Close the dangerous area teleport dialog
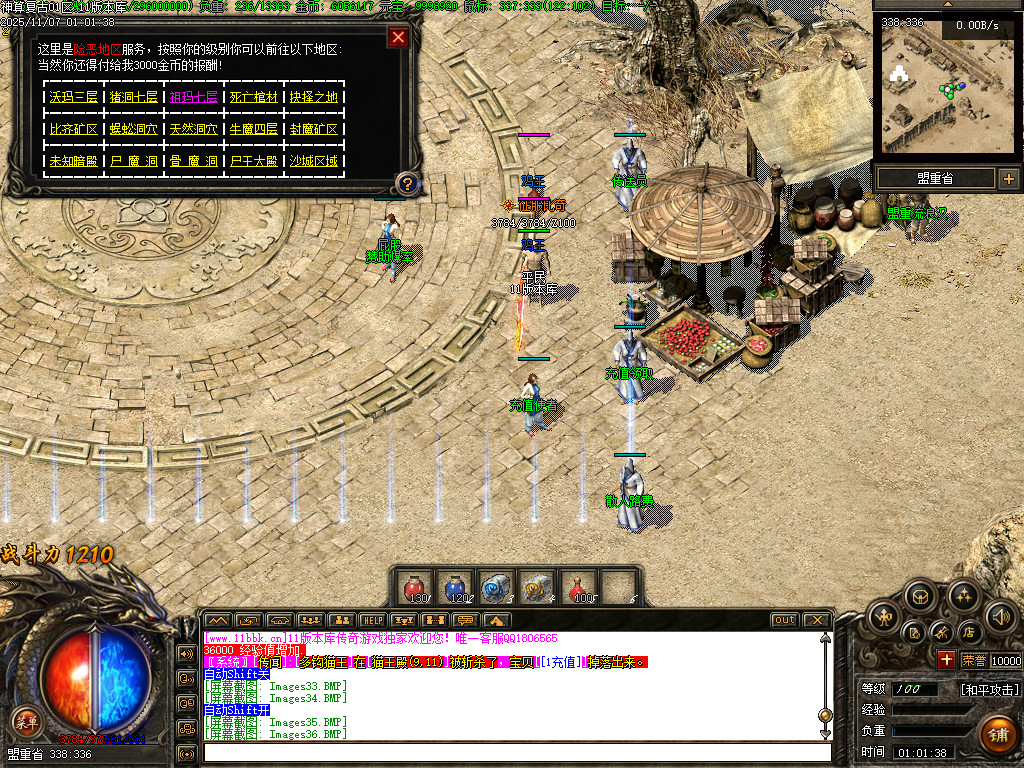Viewport: 1024px width, 768px height. [398, 38]
